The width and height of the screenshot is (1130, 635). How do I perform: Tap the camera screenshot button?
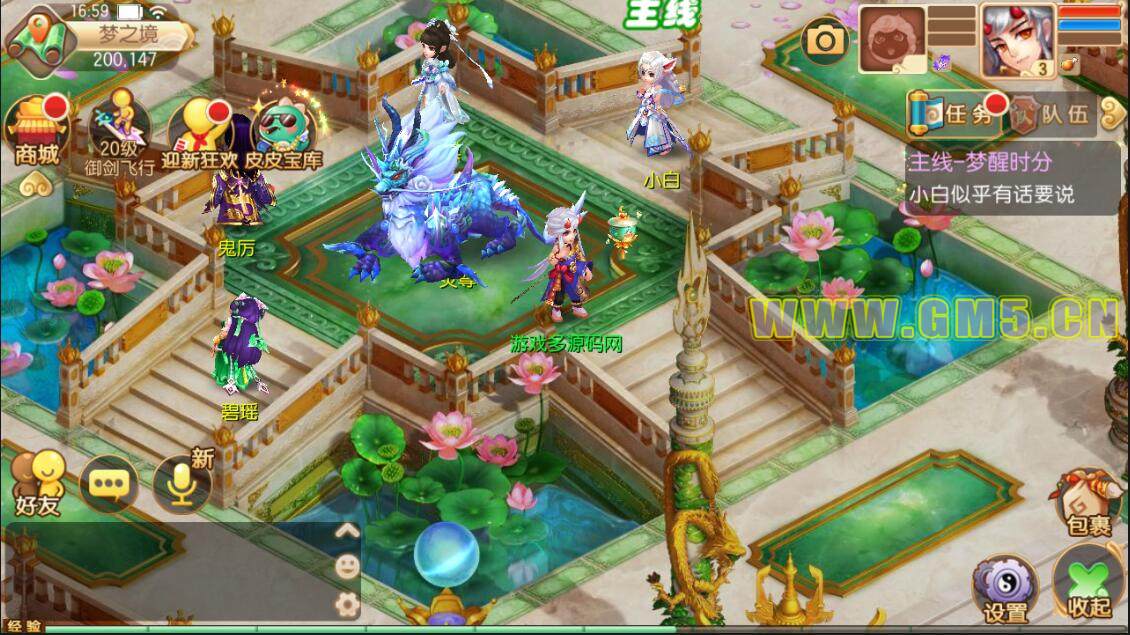(827, 40)
